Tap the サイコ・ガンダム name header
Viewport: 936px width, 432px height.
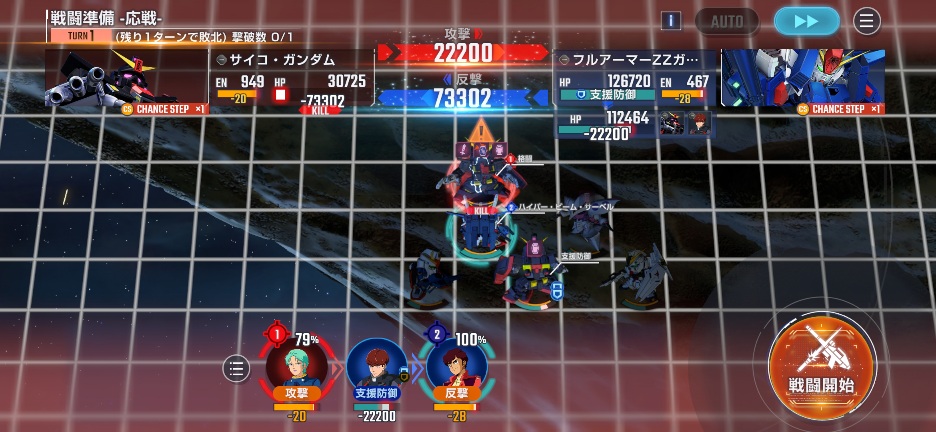(x=288, y=59)
